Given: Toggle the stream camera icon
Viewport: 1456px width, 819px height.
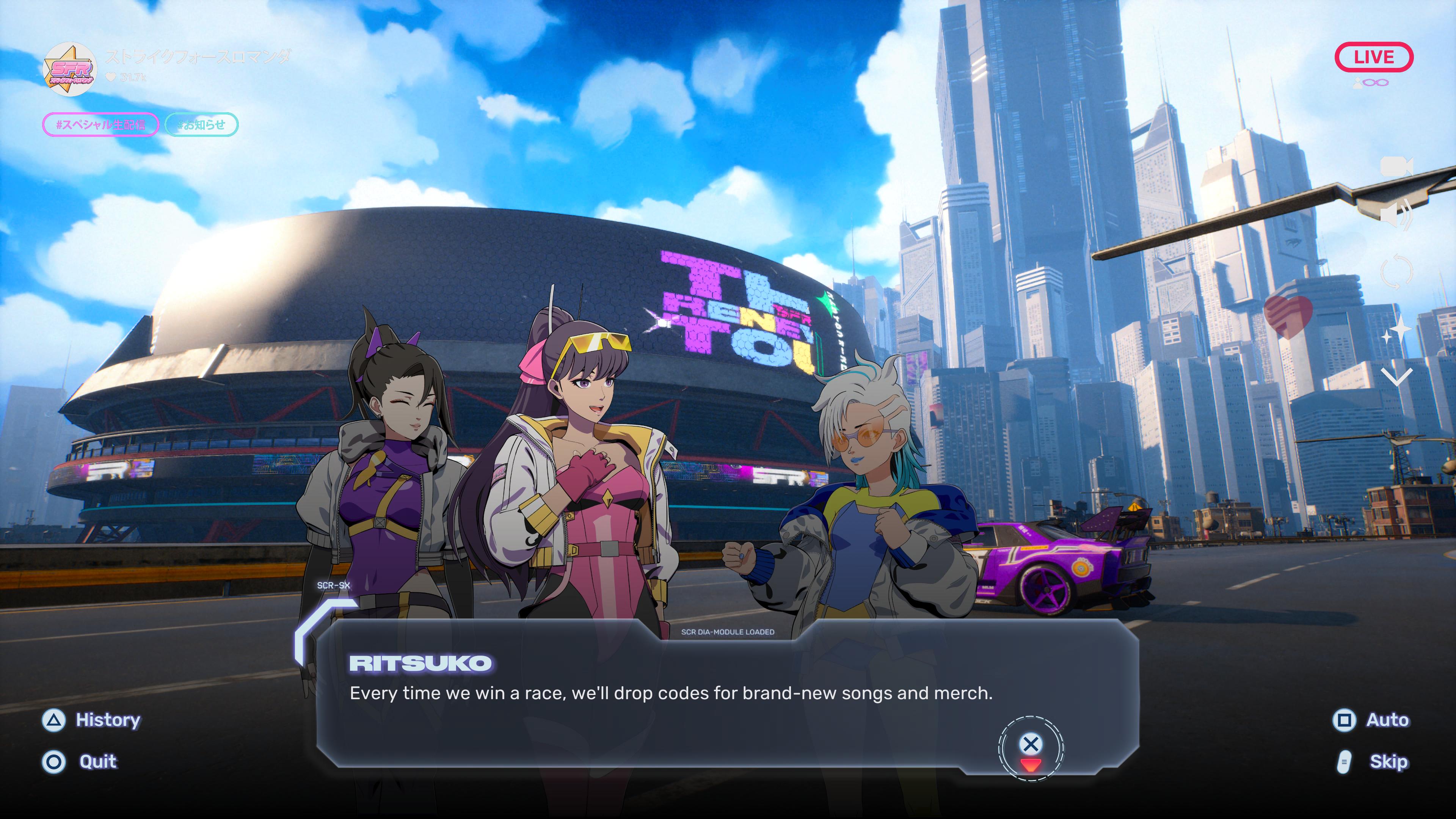Looking at the screenshot, I should click(x=1396, y=167).
